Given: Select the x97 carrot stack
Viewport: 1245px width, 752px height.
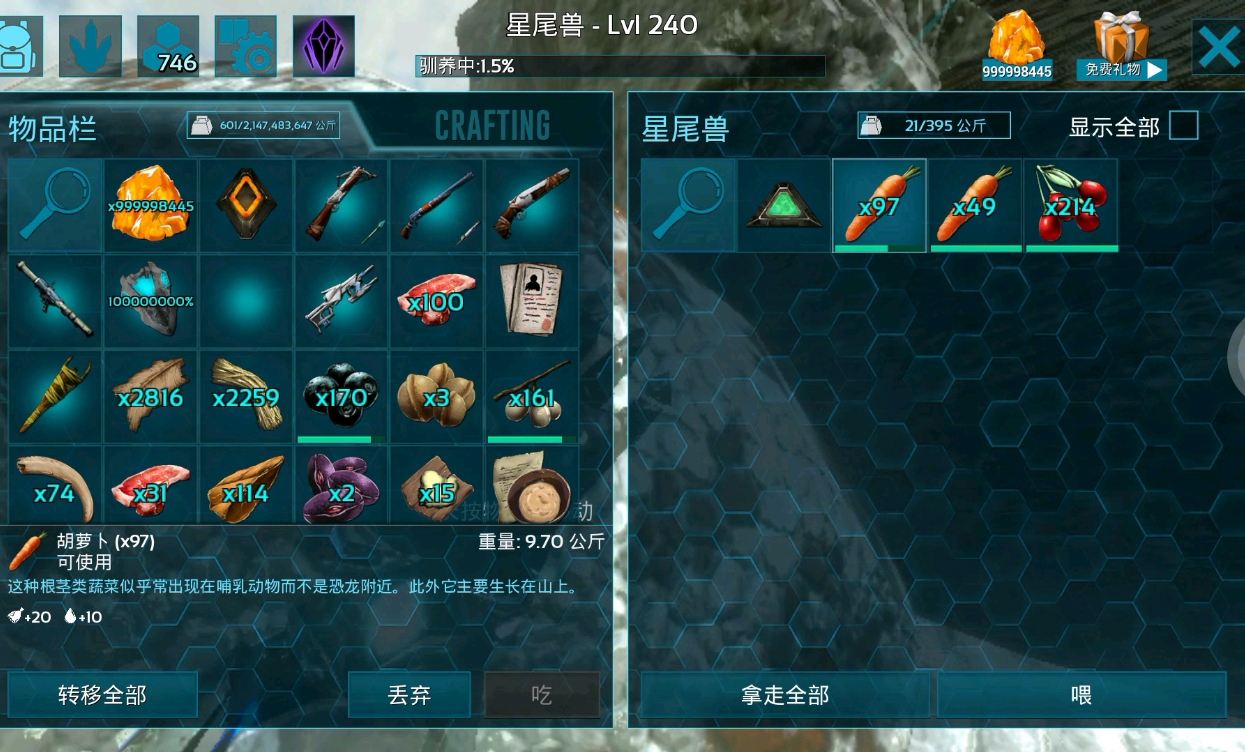Looking at the screenshot, I should (879, 205).
